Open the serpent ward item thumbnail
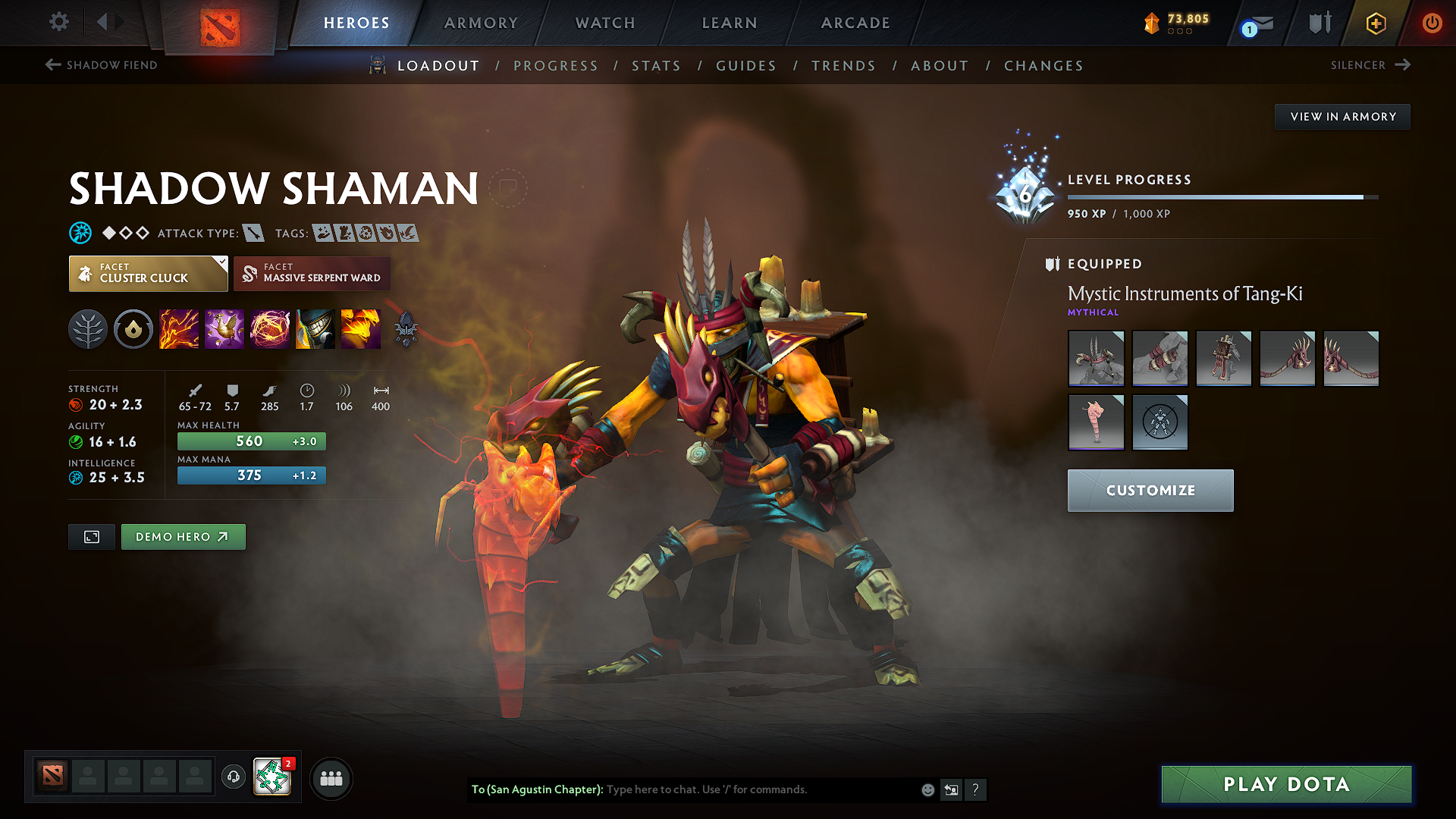 1096,422
